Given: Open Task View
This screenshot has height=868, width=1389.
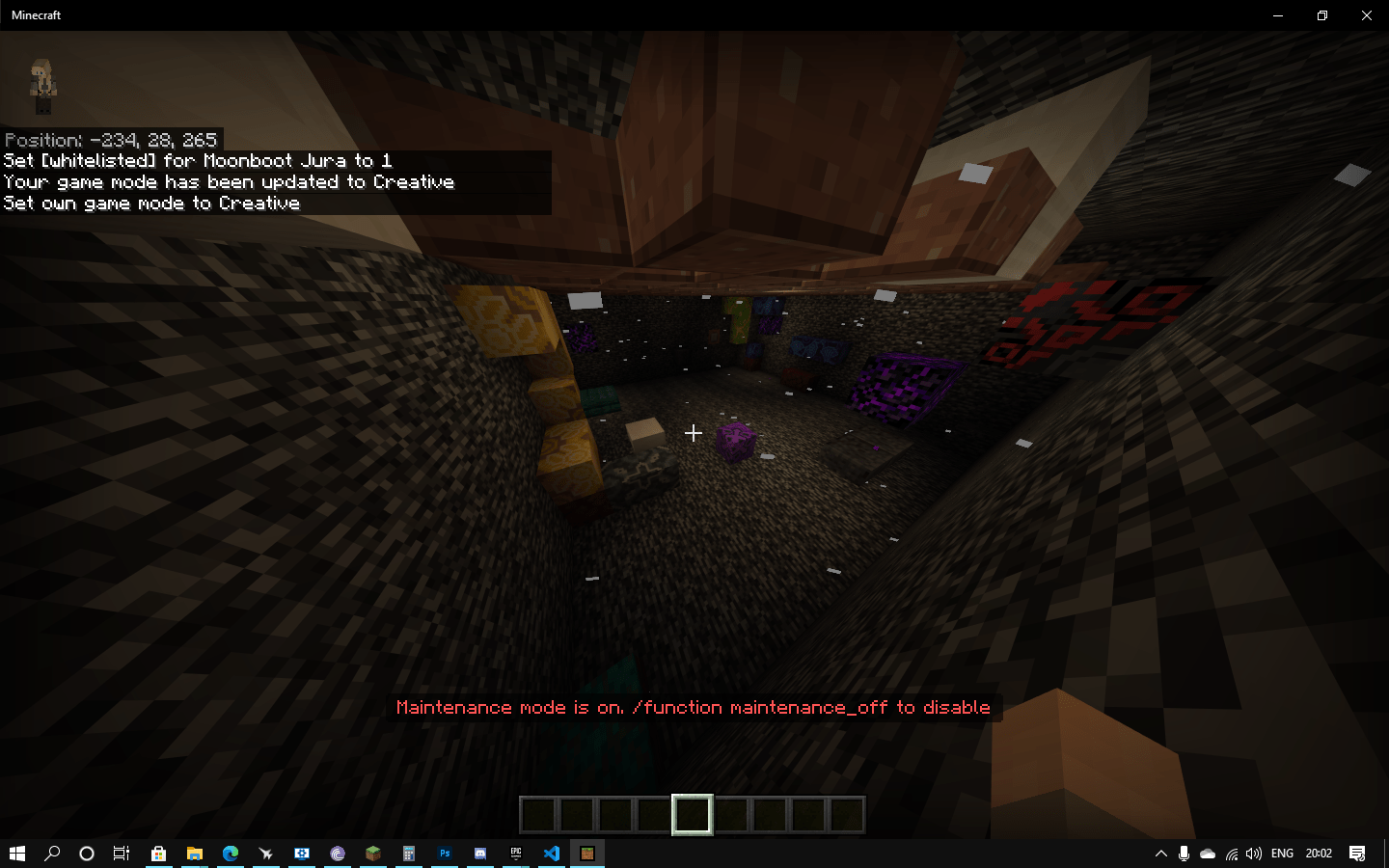Looking at the screenshot, I should 123,854.
